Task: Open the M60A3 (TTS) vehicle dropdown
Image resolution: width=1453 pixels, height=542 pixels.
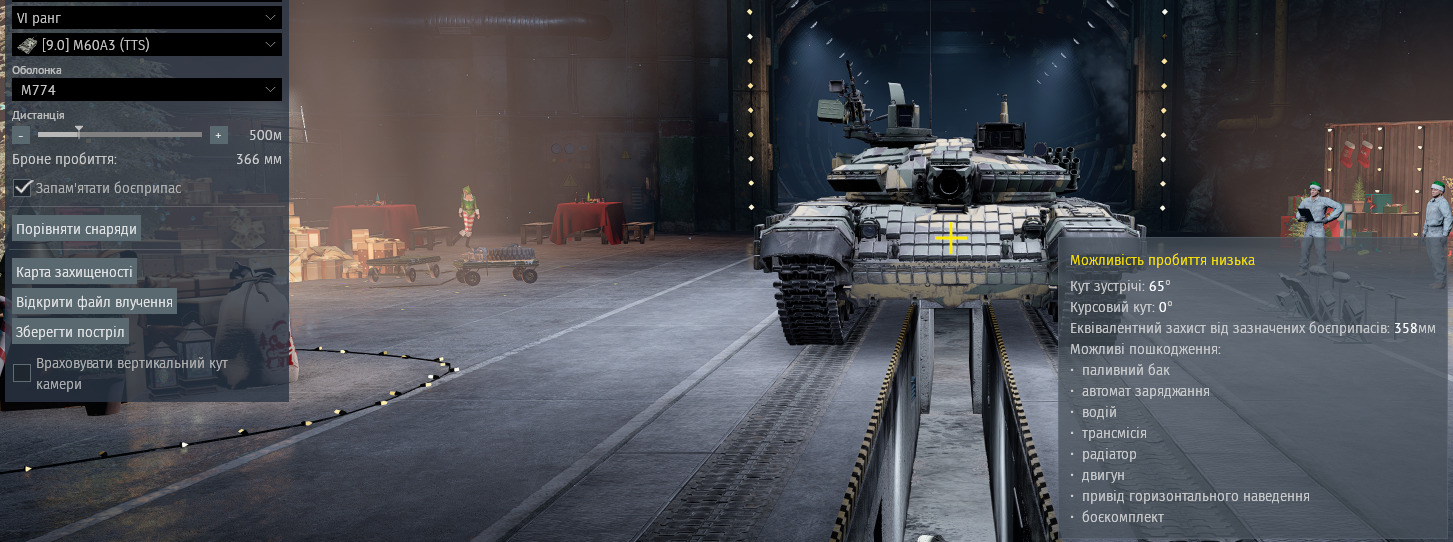Action: [x=146, y=45]
